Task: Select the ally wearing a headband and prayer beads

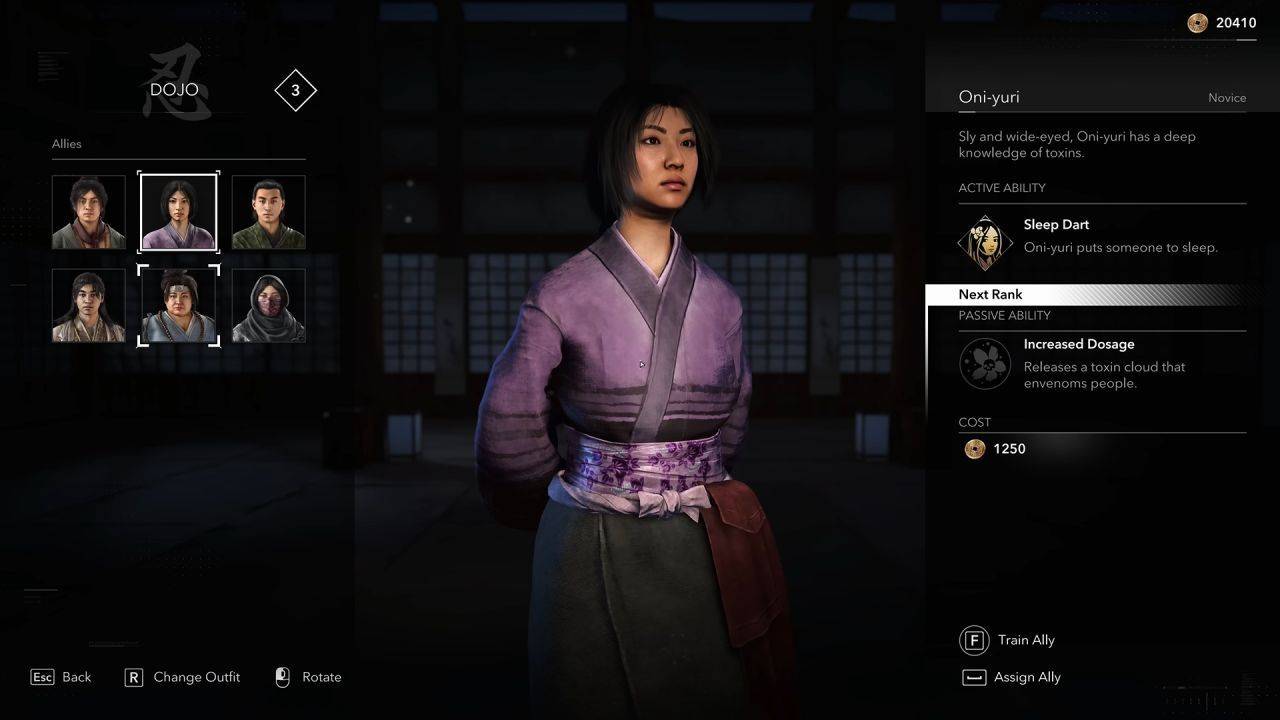Action: tap(178, 305)
